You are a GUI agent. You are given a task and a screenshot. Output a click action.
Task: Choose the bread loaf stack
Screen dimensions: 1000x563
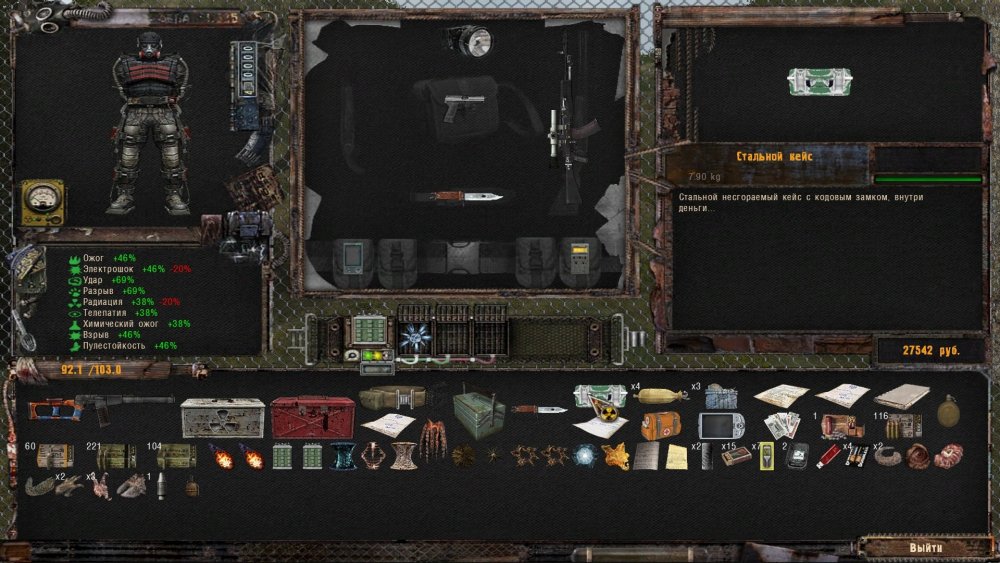tap(661, 394)
